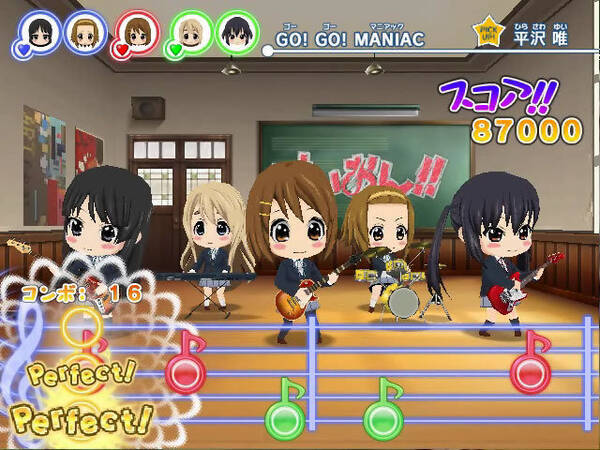This screenshot has height=450, width=600.
Task: Select Mugi's blonde-haired green portrait
Action: tap(190, 31)
